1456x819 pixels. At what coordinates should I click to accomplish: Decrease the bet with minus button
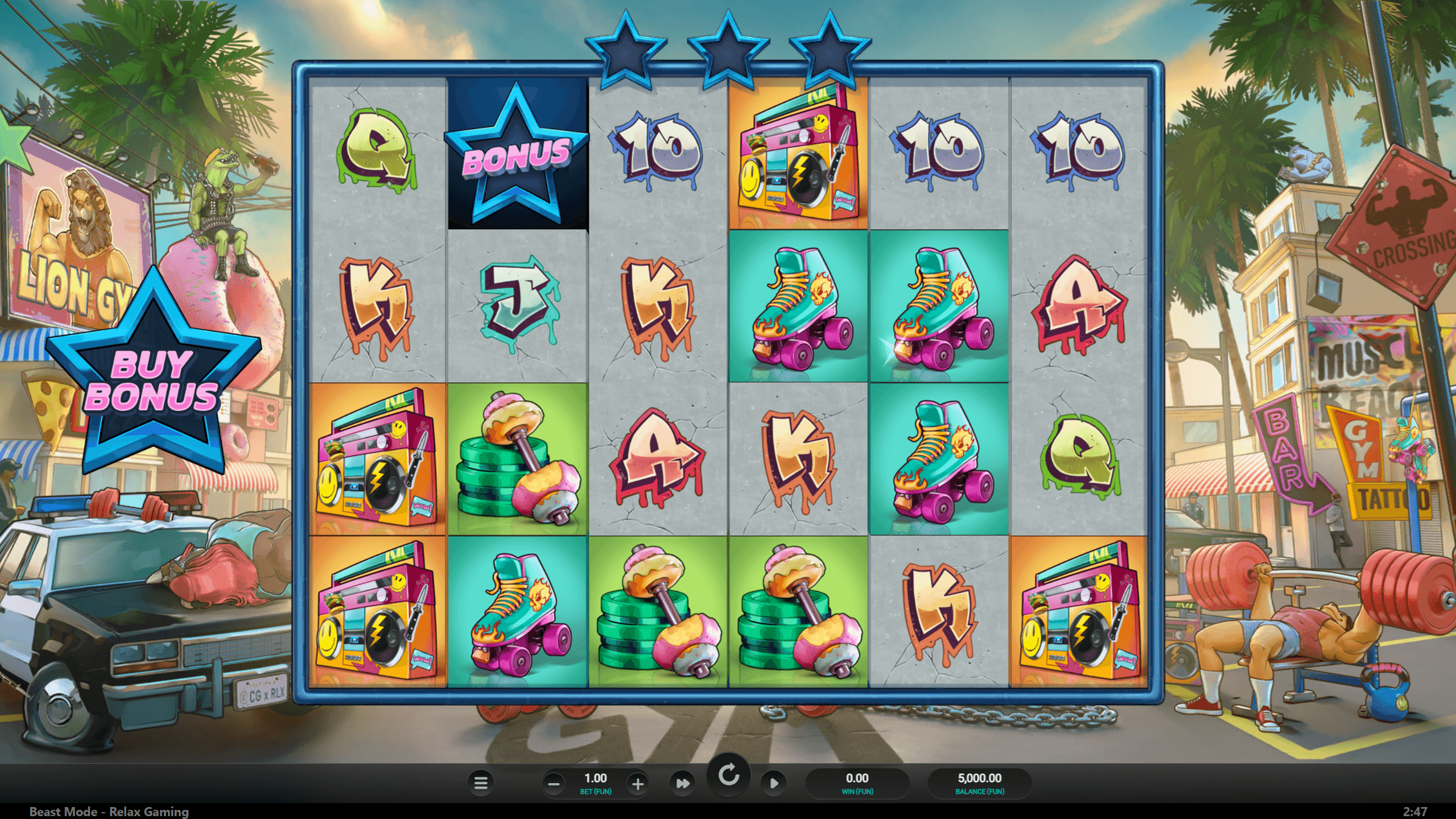click(554, 784)
